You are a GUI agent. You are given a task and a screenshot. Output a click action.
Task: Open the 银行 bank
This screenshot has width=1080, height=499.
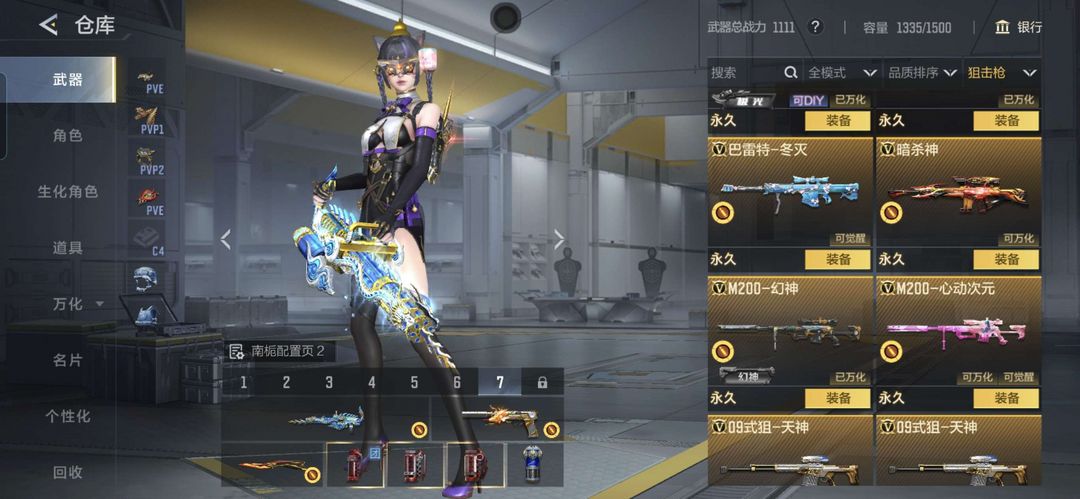tap(1019, 27)
